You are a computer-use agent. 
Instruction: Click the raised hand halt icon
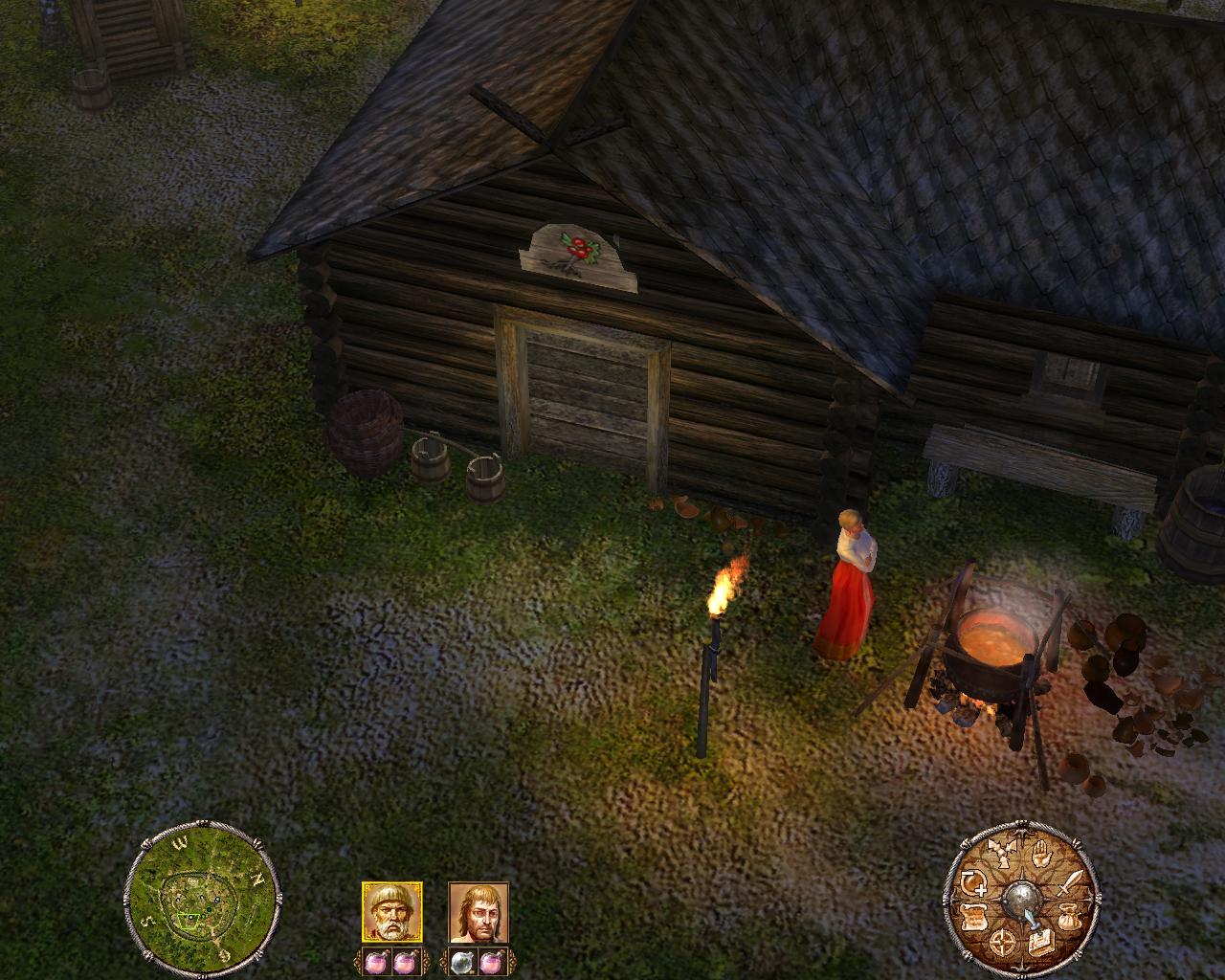[x=1042, y=854]
